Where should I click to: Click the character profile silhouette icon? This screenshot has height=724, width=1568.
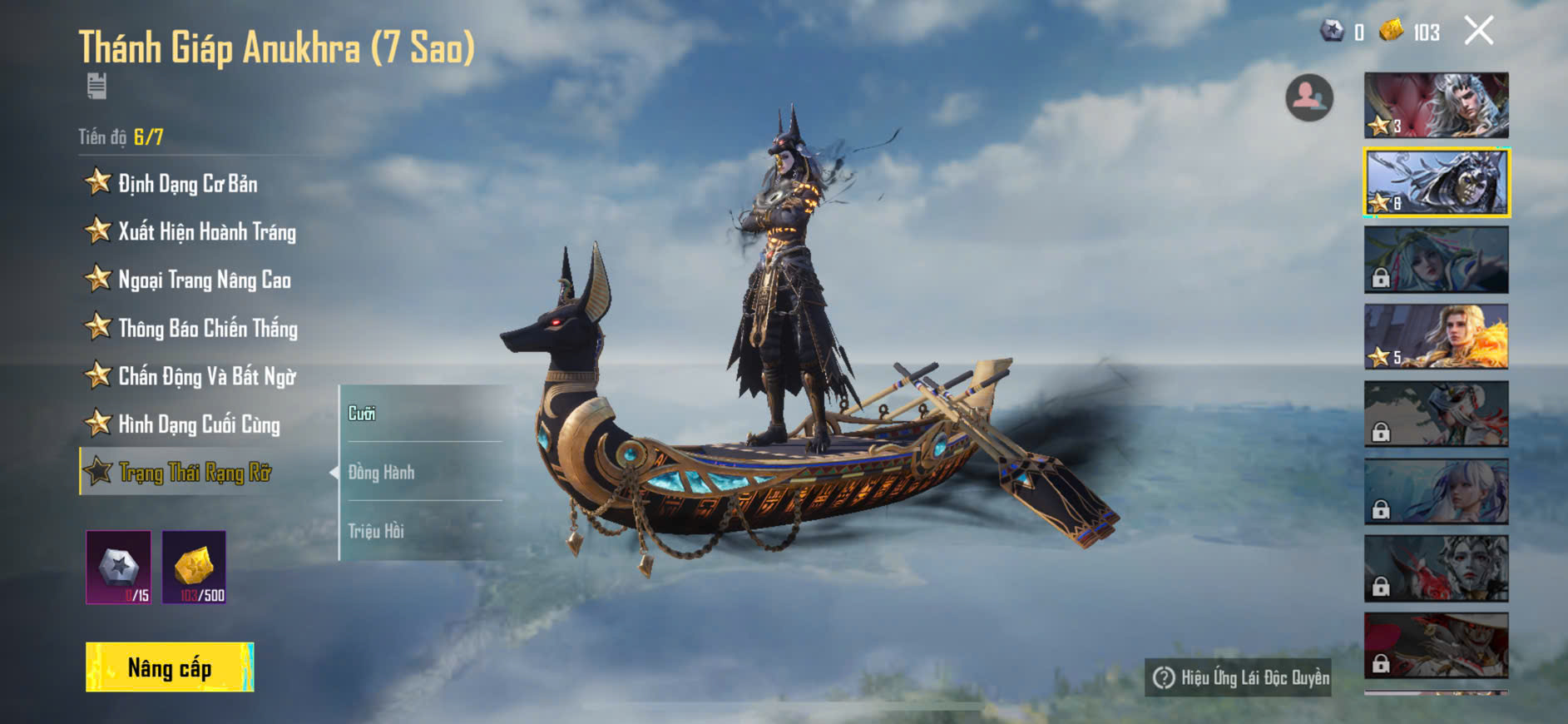1308,97
